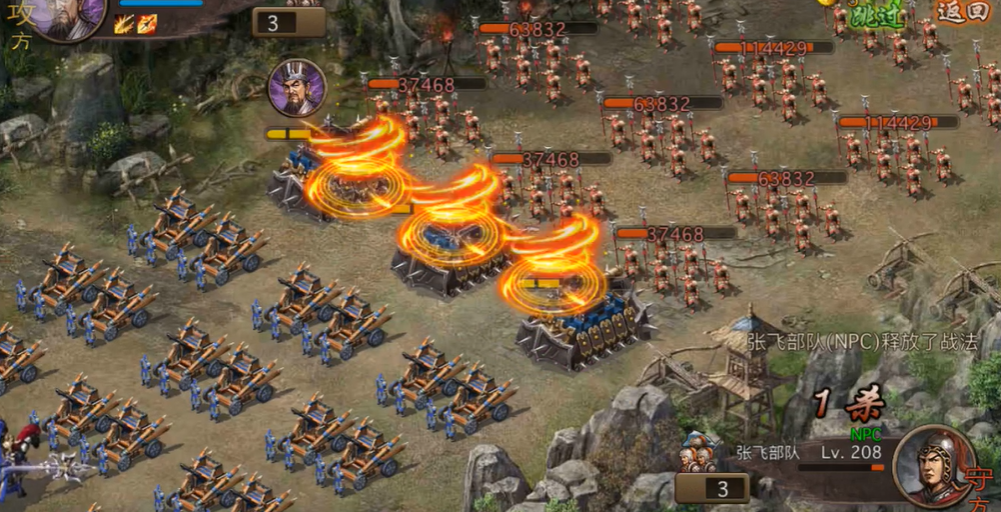
Task: Select the purple general portrait above the siege unit
Action: [x=297, y=88]
